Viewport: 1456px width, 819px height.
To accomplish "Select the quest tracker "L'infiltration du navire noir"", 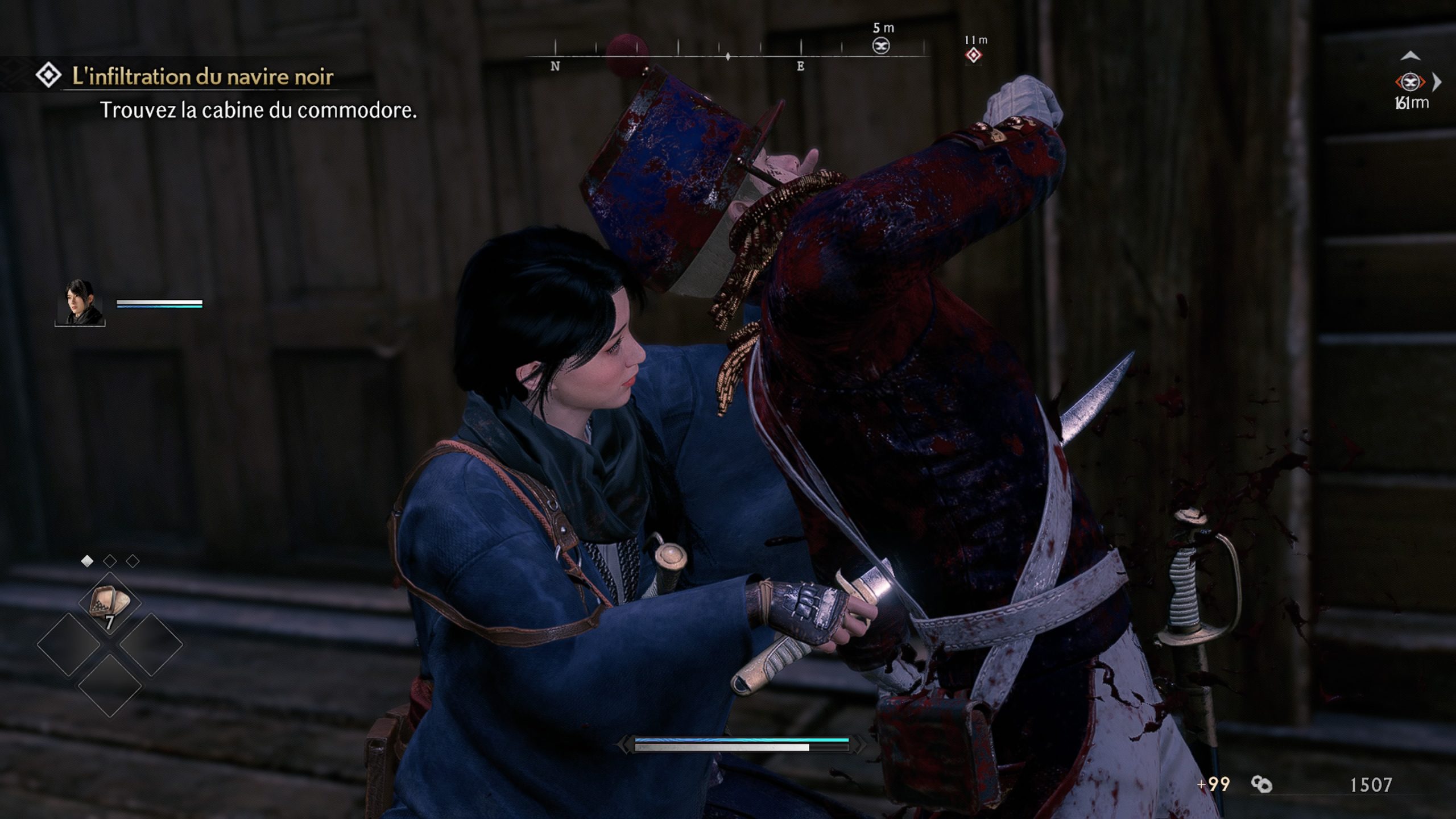I will click(202, 76).
